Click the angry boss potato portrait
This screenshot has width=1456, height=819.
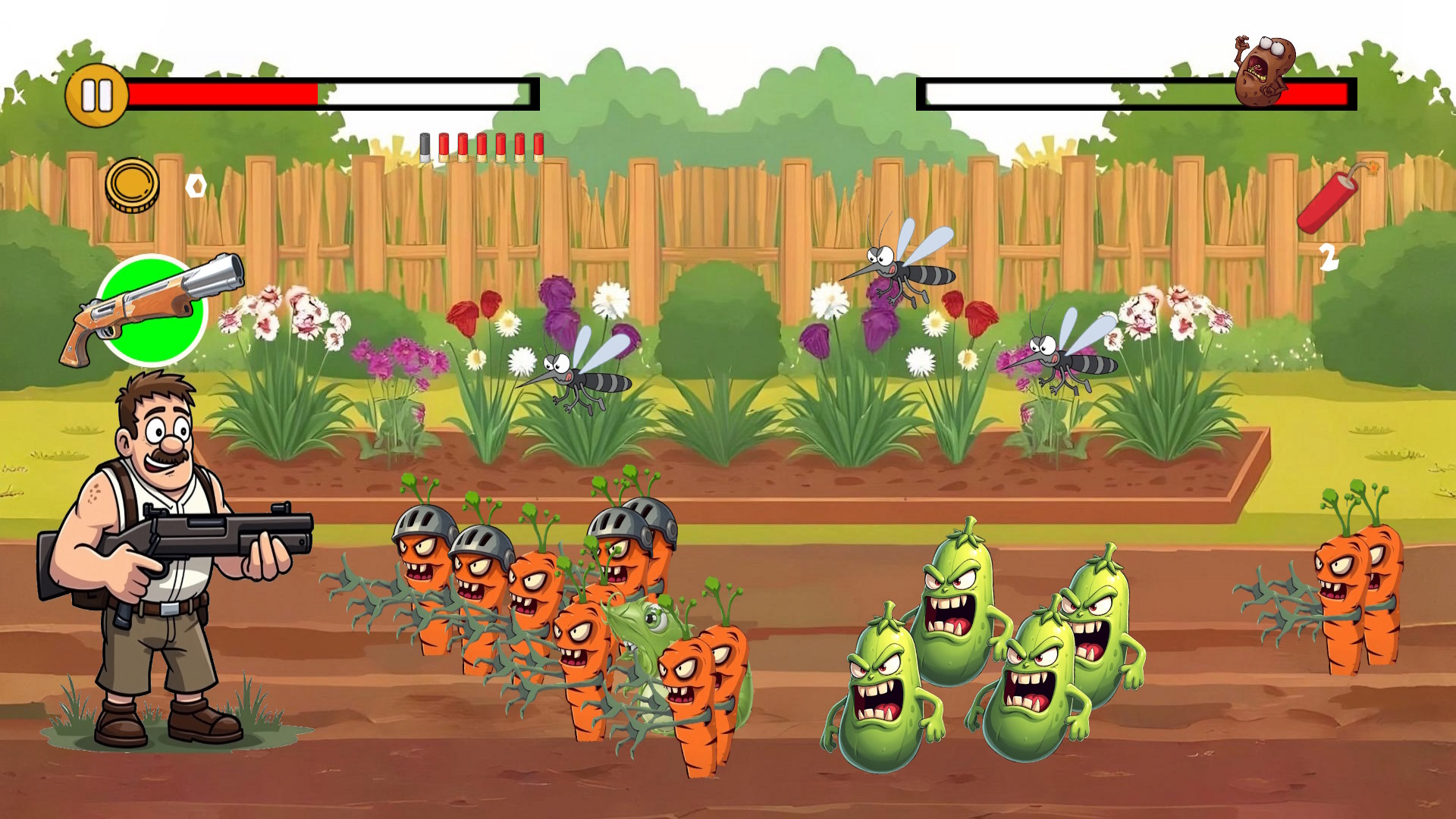pyautogui.click(x=1261, y=68)
